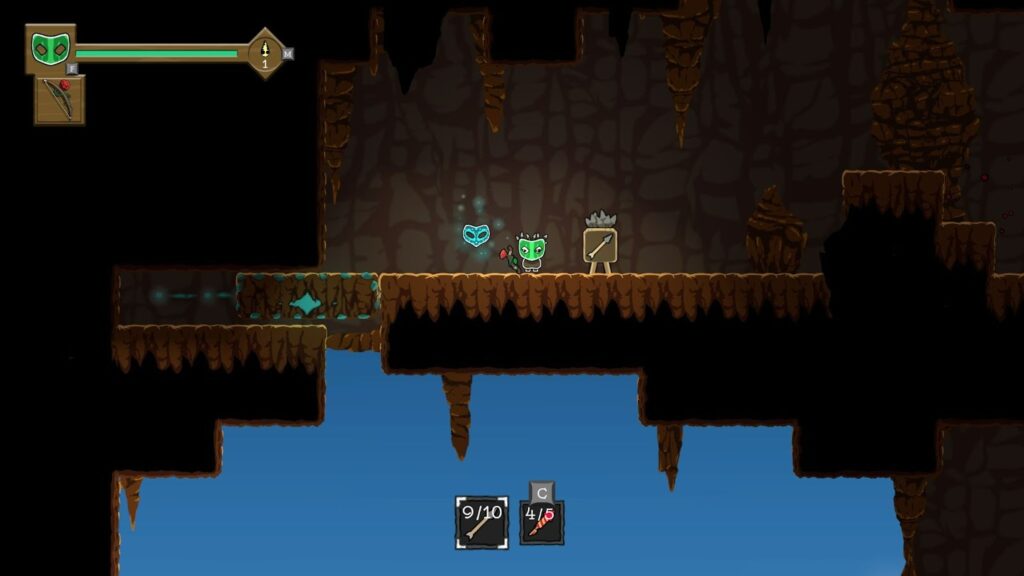
Task: Click the rose bow weapon slot
Action: (60, 100)
